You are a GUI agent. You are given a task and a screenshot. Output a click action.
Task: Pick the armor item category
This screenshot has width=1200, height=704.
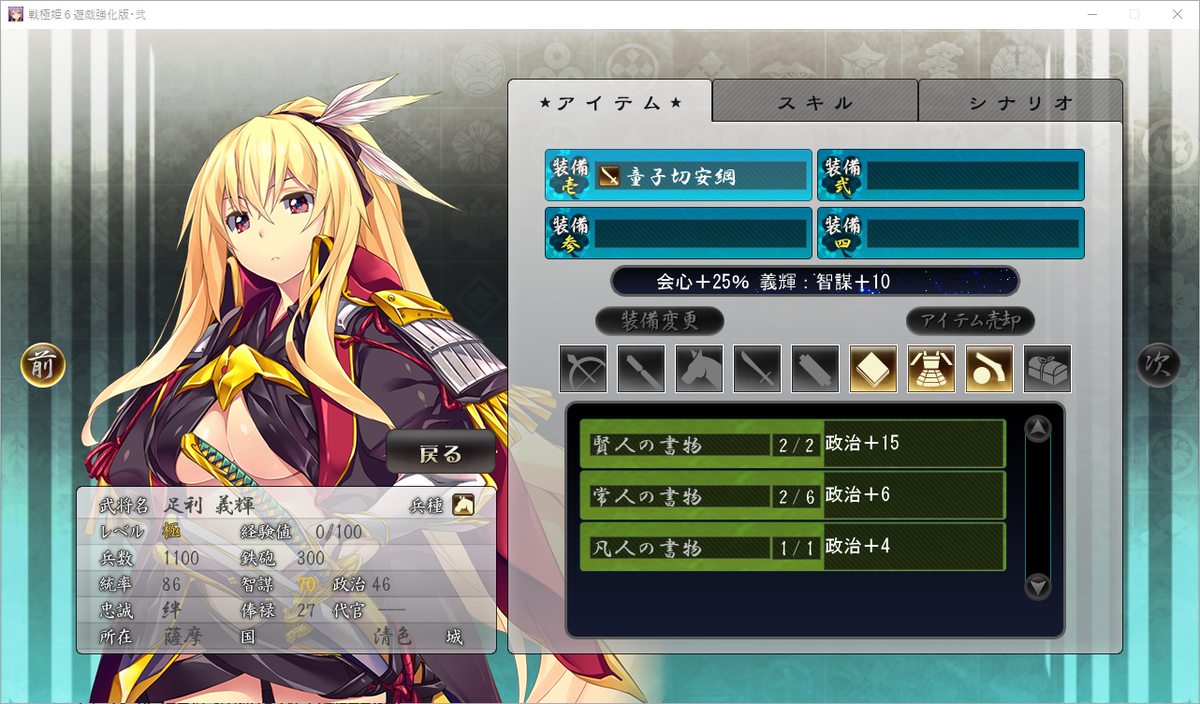click(x=931, y=369)
